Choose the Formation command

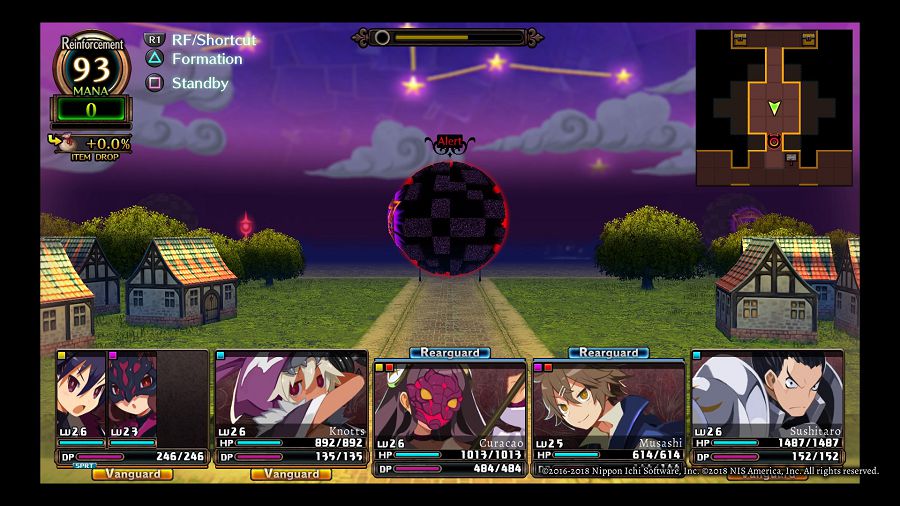[x=206, y=59]
